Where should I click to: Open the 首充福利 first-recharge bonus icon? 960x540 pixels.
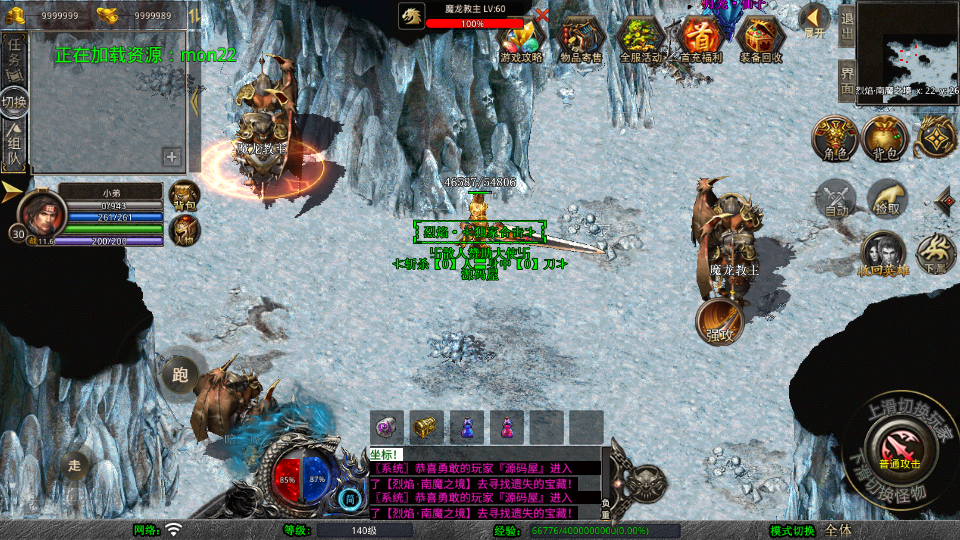coord(702,40)
